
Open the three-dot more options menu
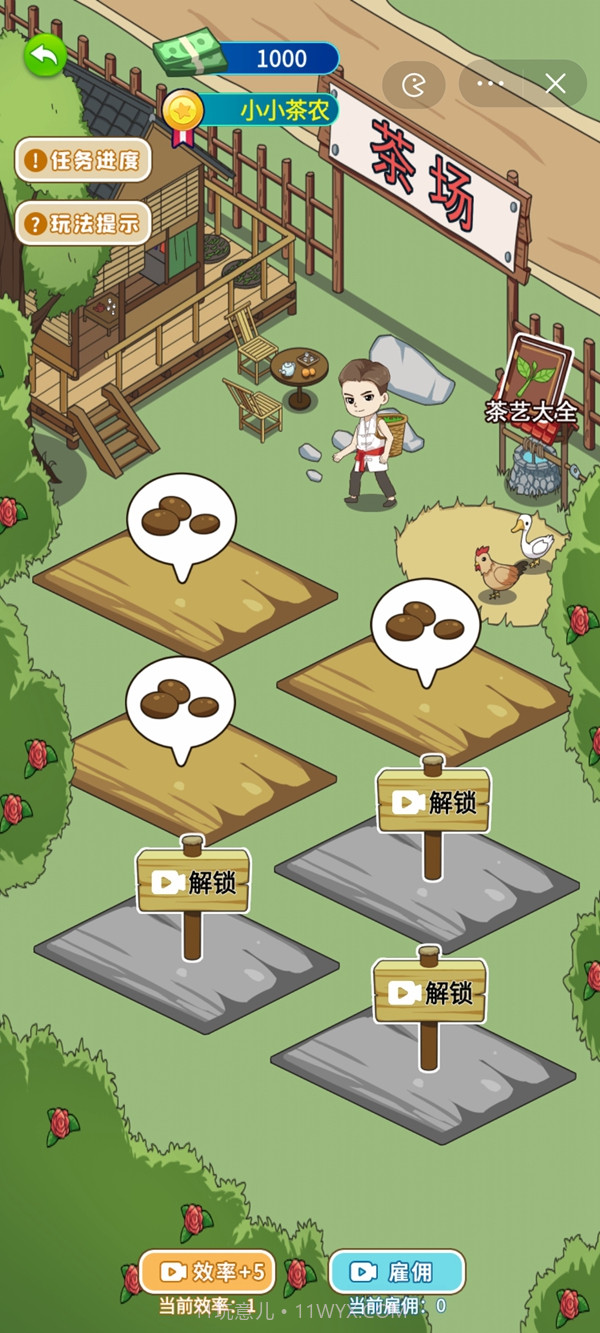[x=491, y=84]
